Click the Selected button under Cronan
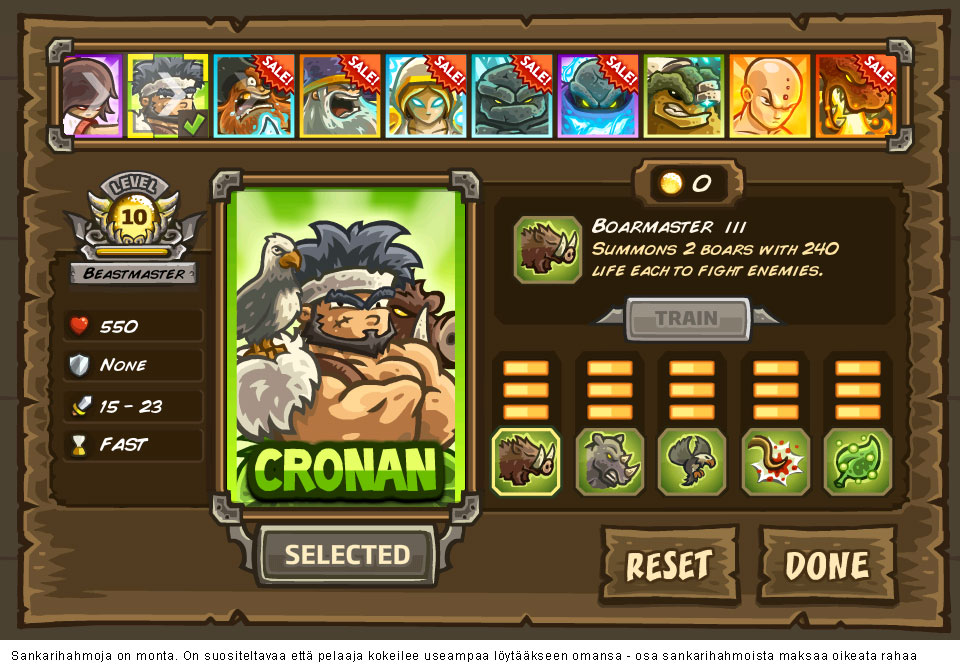The width and height of the screenshot is (960, 670). tap(347, 554)
